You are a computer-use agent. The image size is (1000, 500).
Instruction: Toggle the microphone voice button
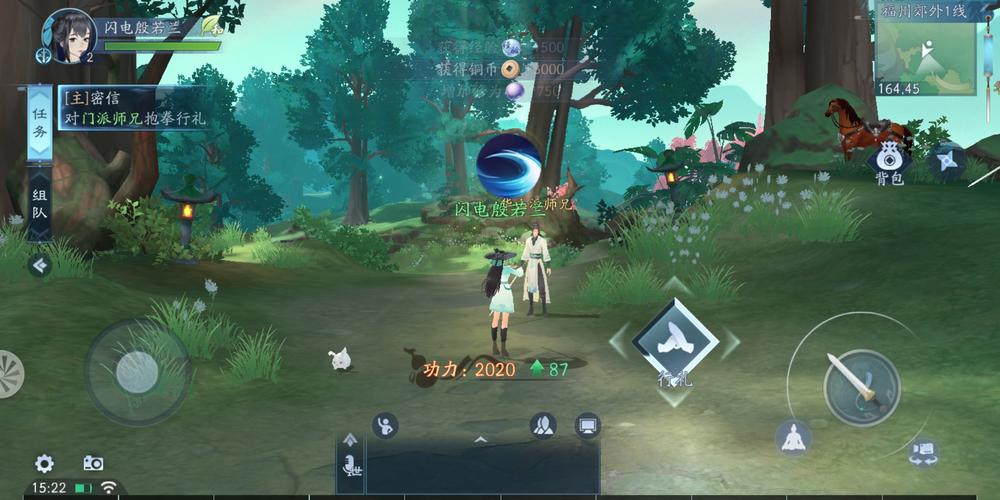tap(350, 466)
